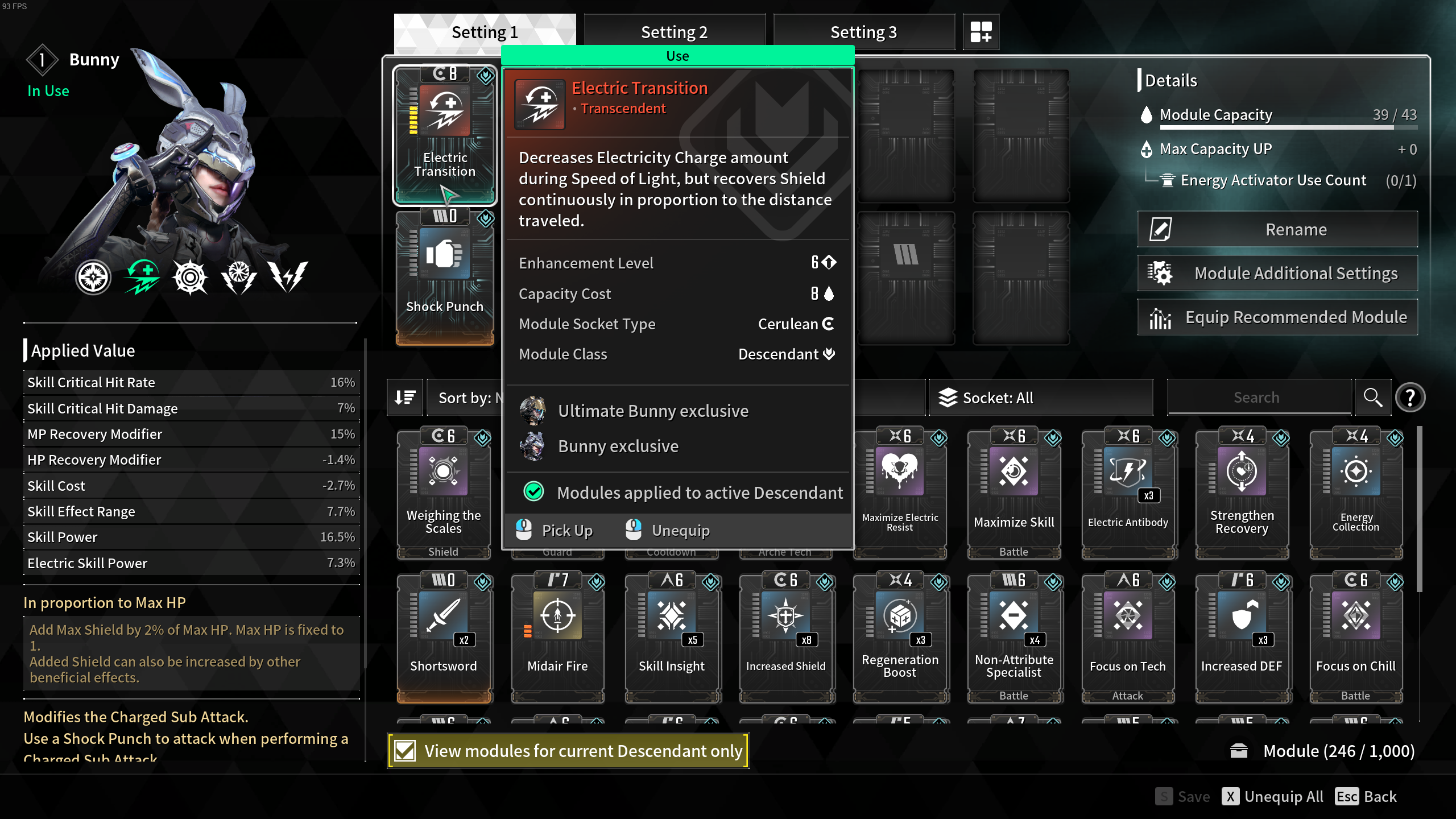The height and width of the screenshot is (819, 1456).
Task: Click Unequip in the module popup
Action: 680,530
